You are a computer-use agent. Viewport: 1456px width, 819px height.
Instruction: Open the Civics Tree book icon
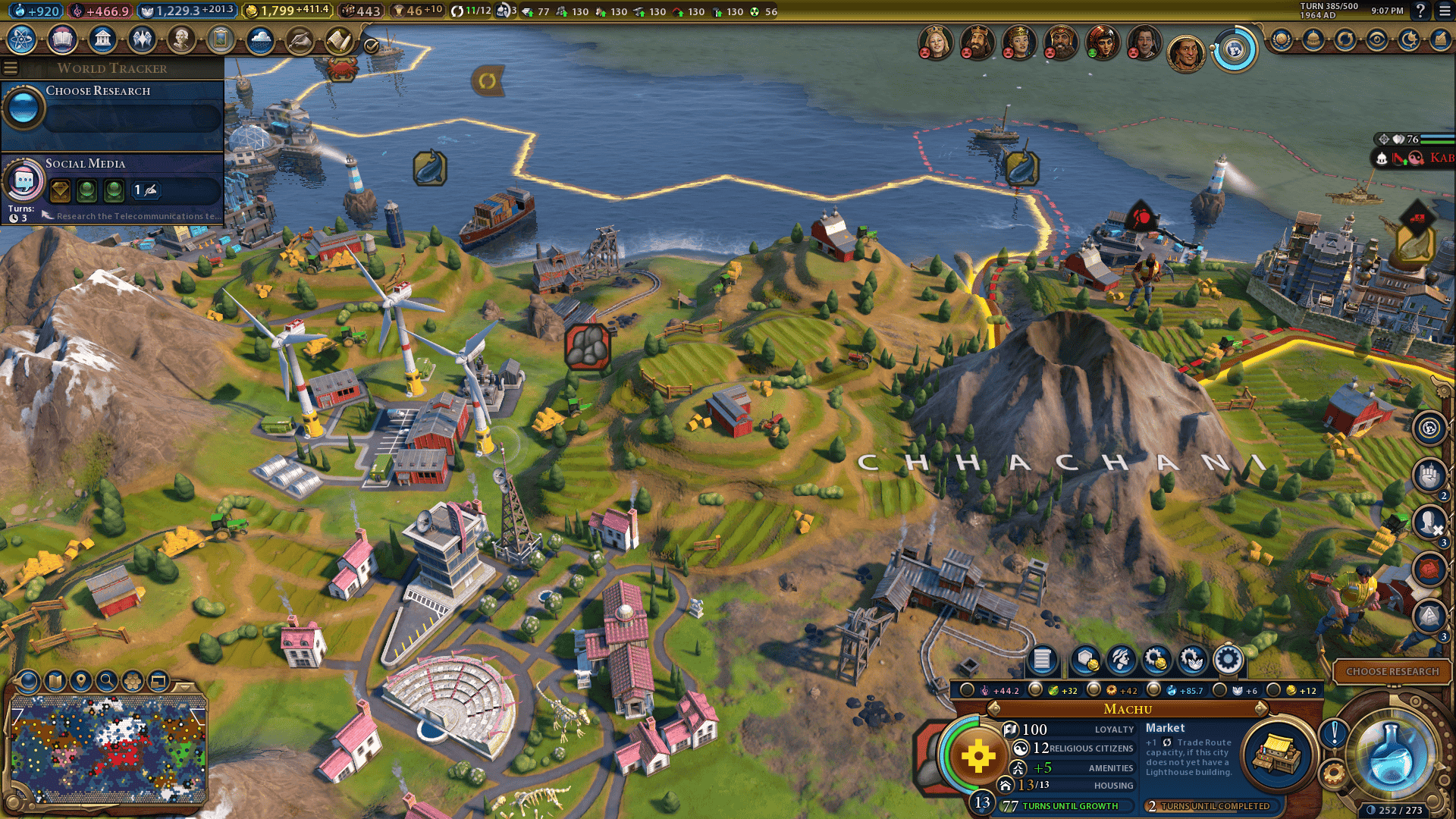tap(62, 39)
